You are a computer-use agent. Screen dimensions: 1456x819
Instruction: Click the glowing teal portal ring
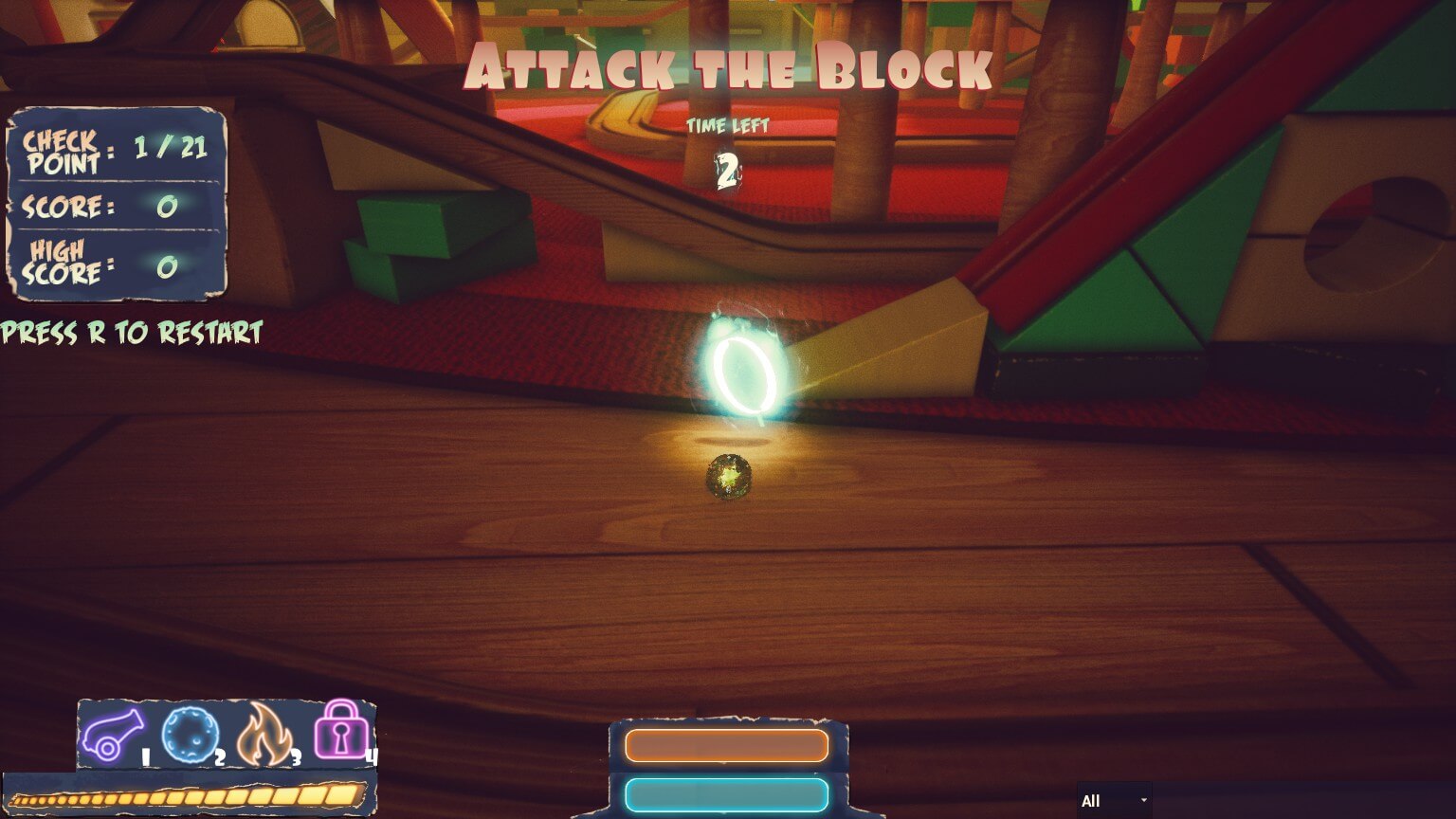[748, 372]
